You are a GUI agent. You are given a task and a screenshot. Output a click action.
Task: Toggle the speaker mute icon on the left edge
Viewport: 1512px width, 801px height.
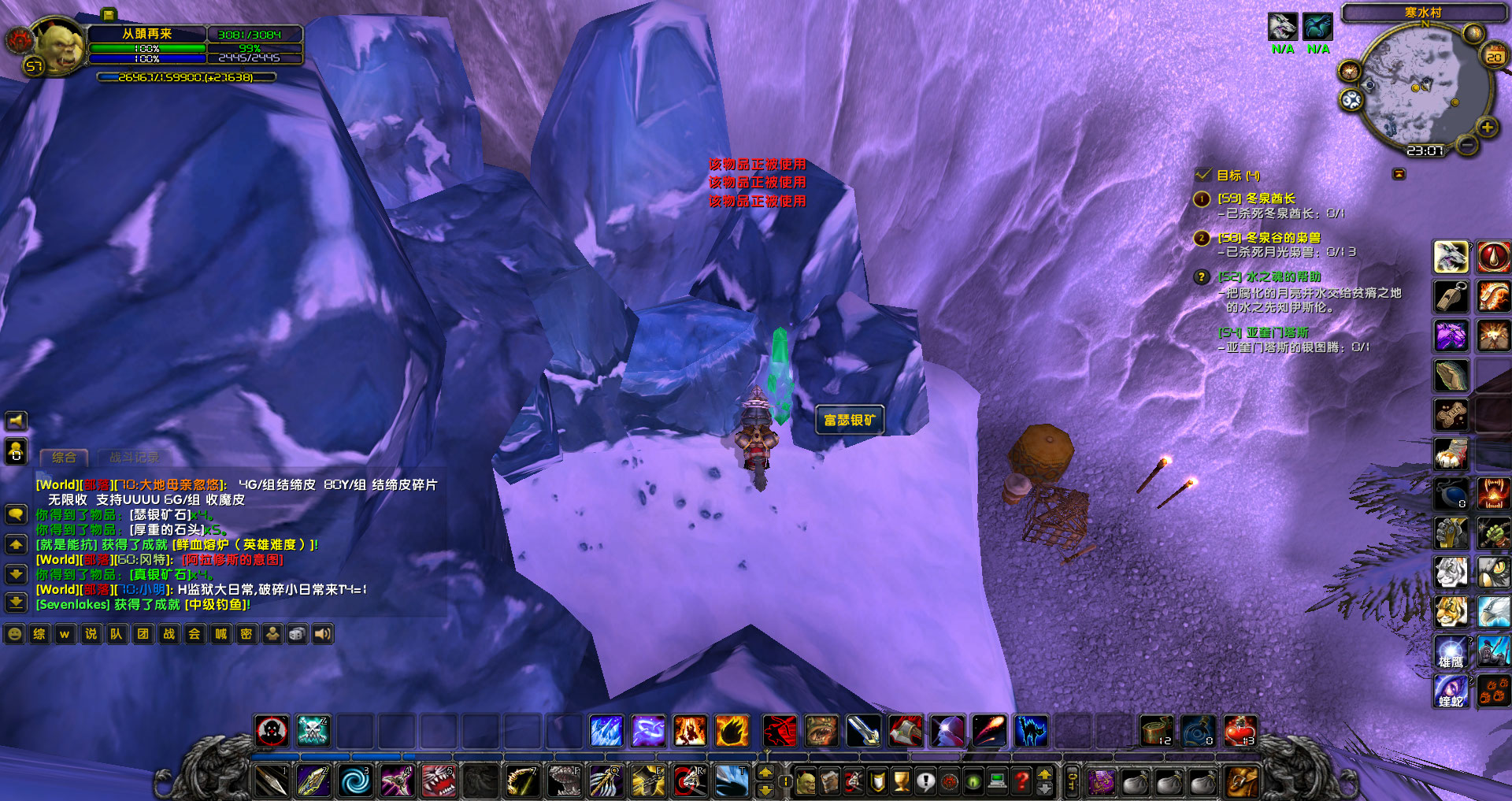pos(14,419)
